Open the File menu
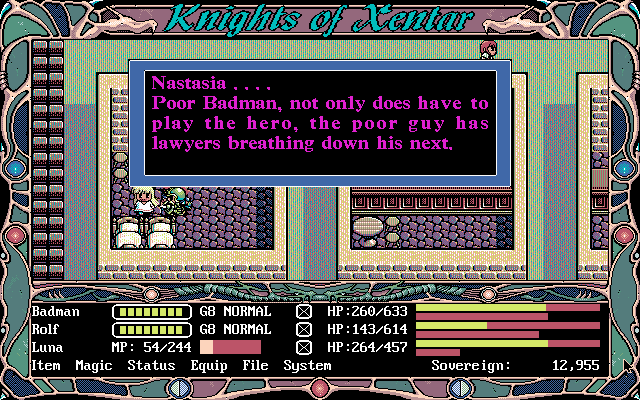 pyautogui.click(x=257, y=366)
